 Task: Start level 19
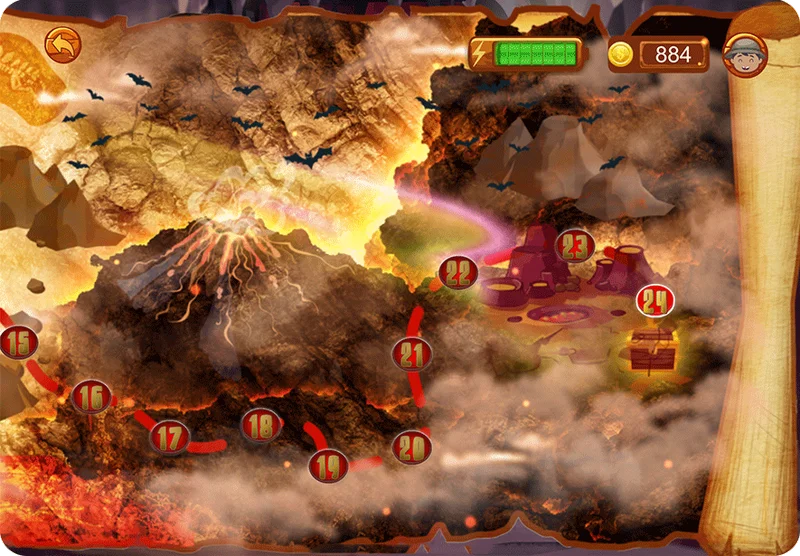[328, 465]
